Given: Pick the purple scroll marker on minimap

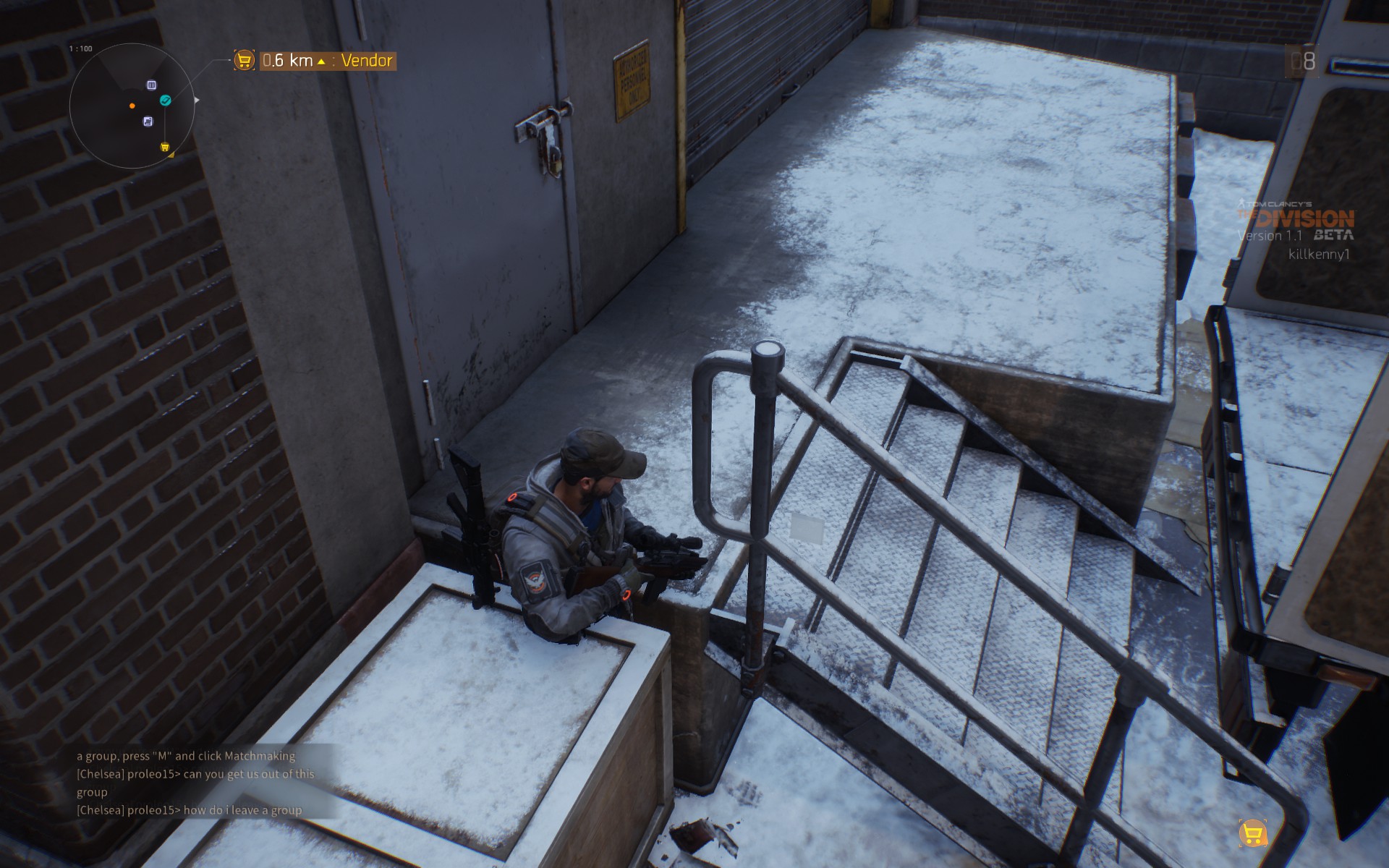Looking at the screenshot, I should pos(148,122).
